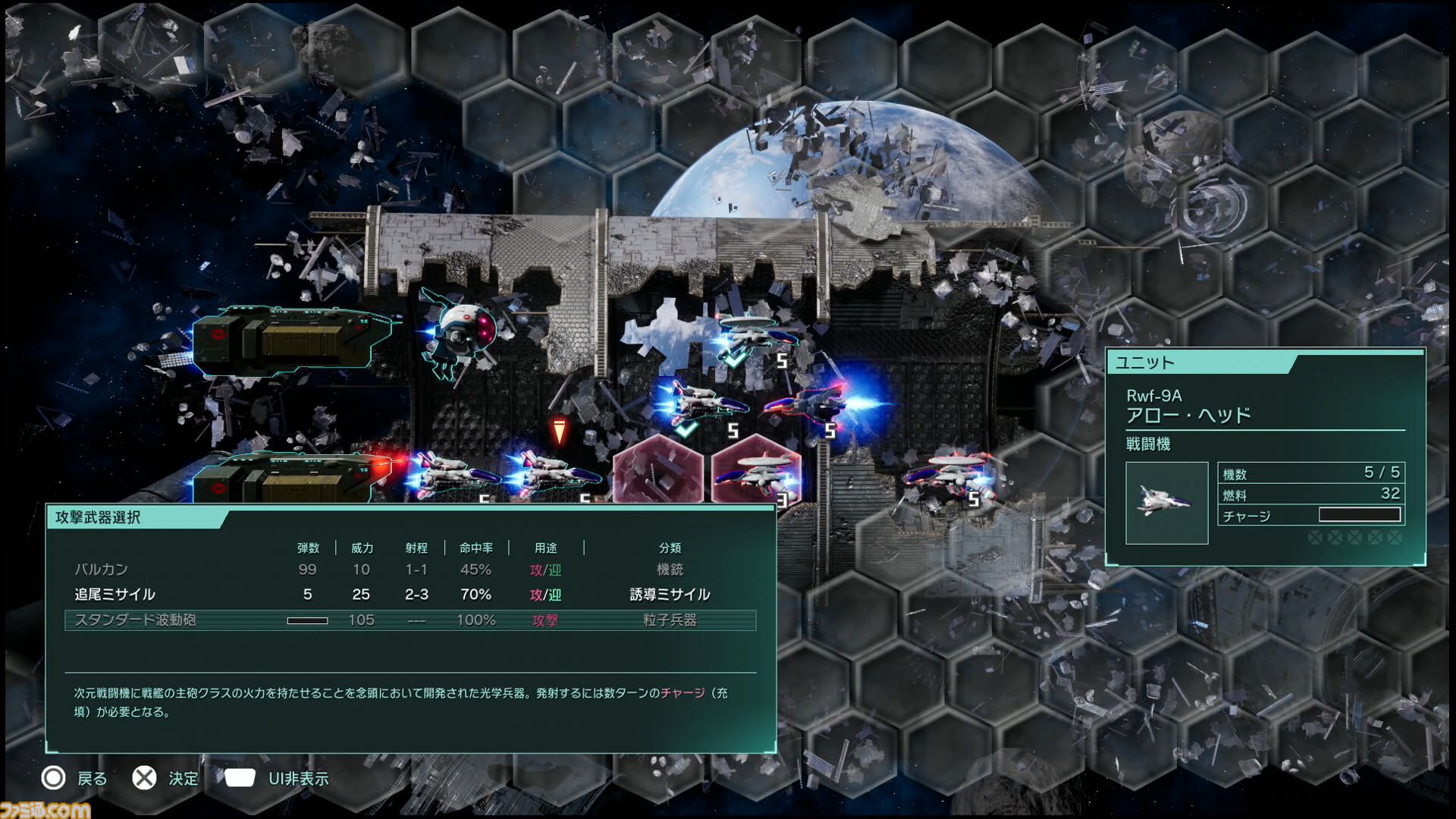Click the Circle button icon beside 戻る
The height and width of the screenshot is (819, 1456).
[x=53, y=778]
